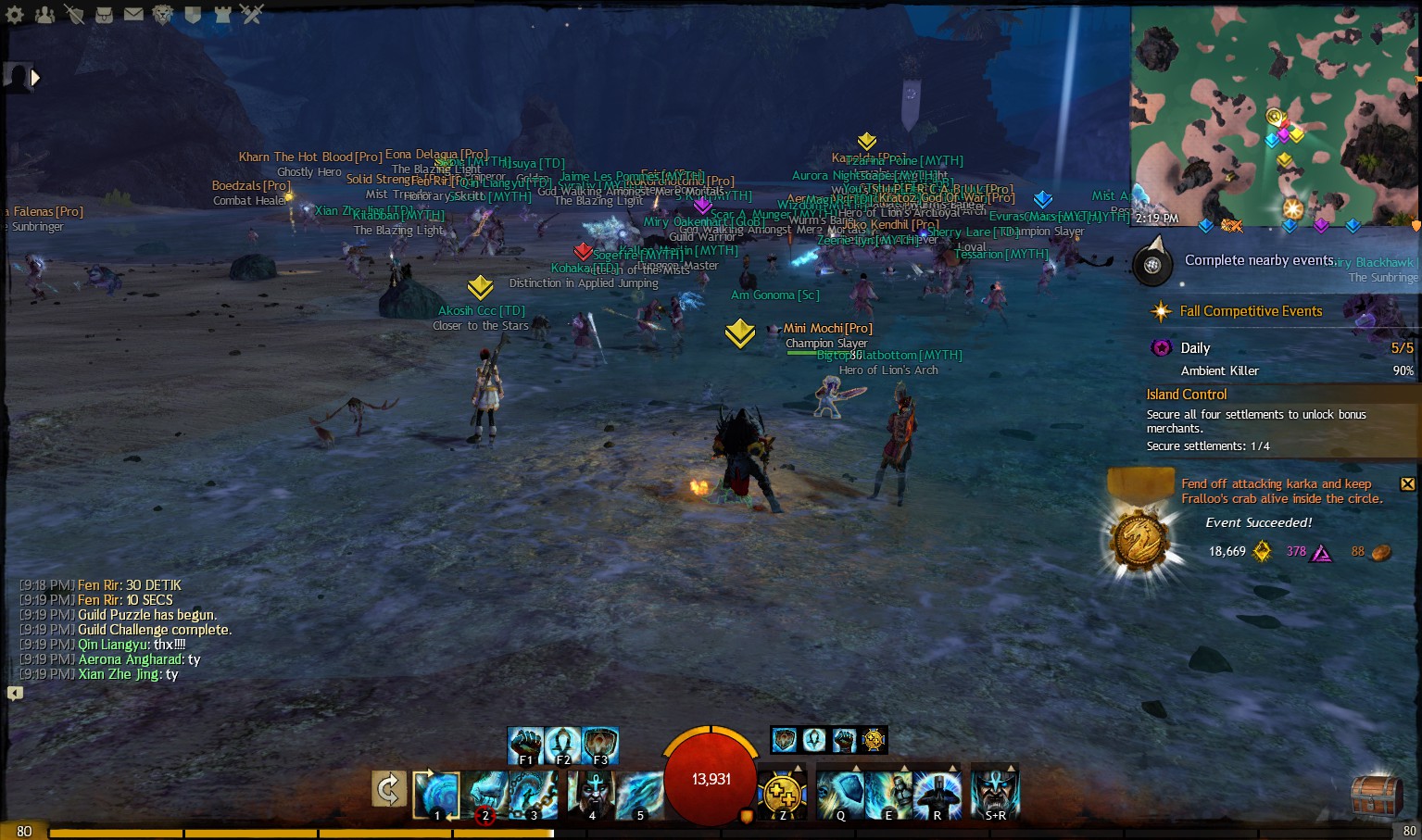Screen dimensions: 1422x840
Task: Expand alternate utility skills above the Q slot
Action: [x=857, y=768]
